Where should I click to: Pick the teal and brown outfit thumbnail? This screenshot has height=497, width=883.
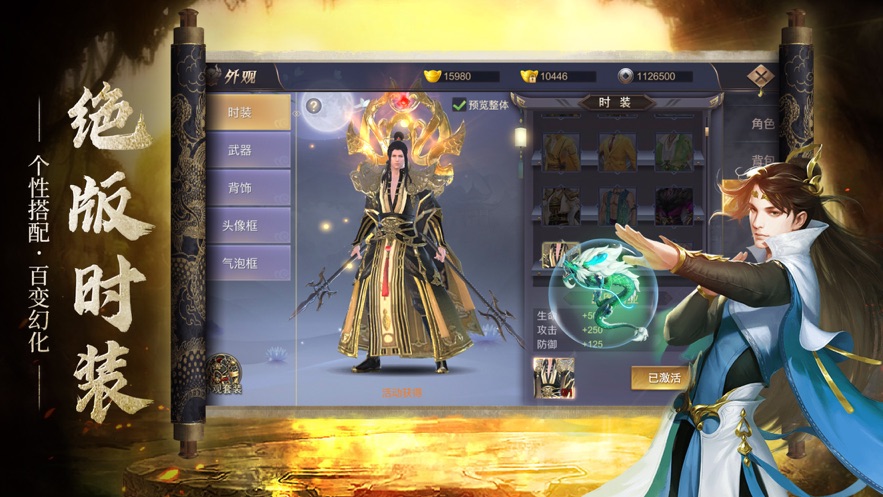(617, 205)
